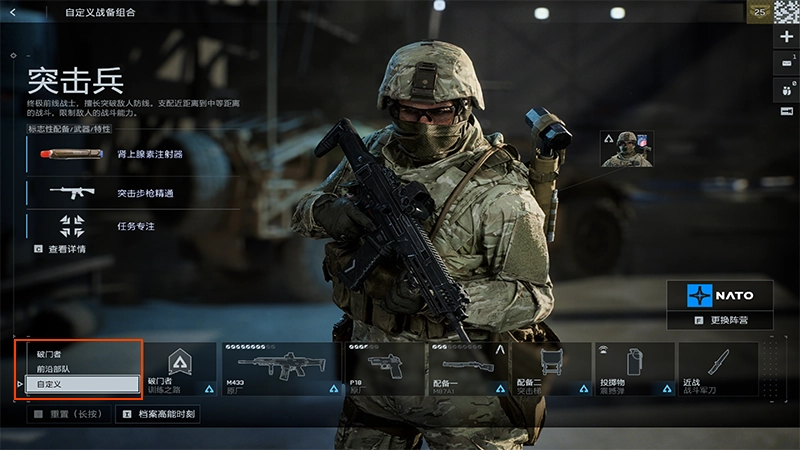Choose the 投掷物 throwable slot
This screenshot has height=450, width=800.
634,368
